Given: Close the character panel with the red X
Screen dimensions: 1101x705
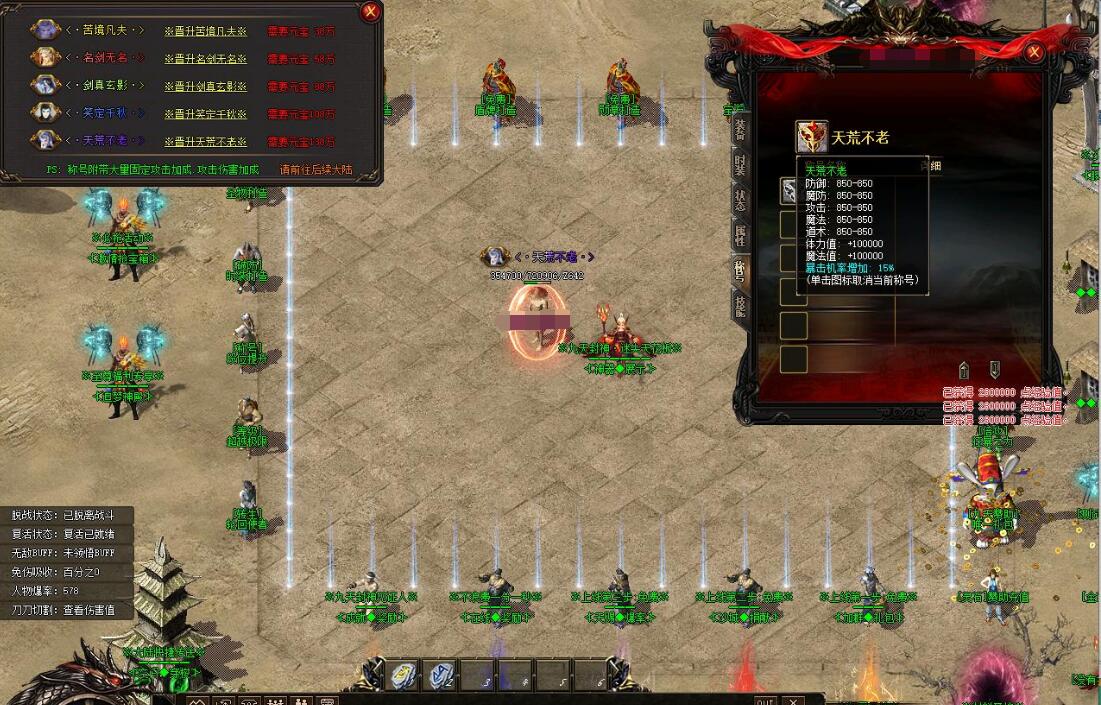Looking at the screenshot, I should point(1034,52).
